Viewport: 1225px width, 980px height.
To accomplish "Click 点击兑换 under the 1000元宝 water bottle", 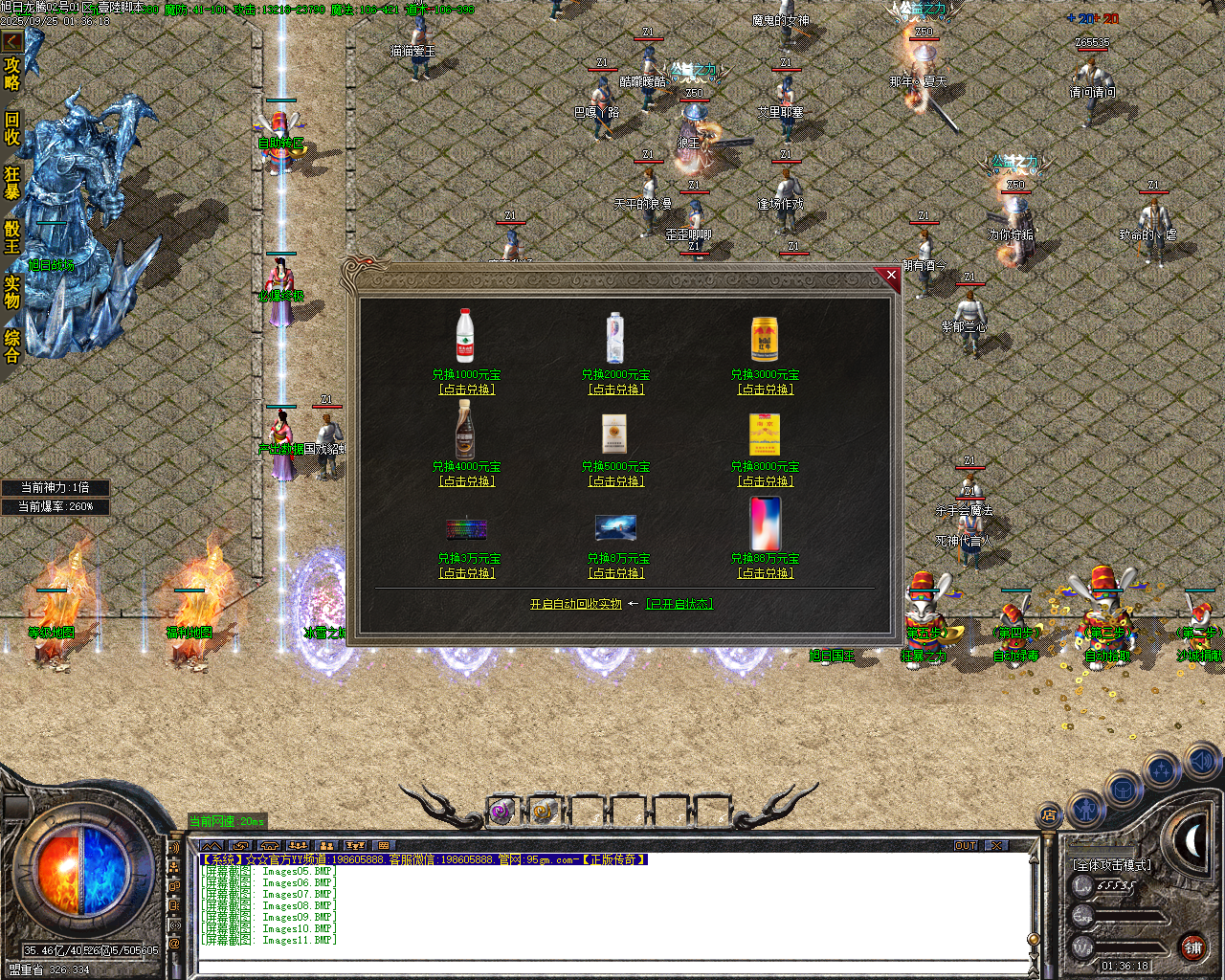I will click(x=466, y=390).
